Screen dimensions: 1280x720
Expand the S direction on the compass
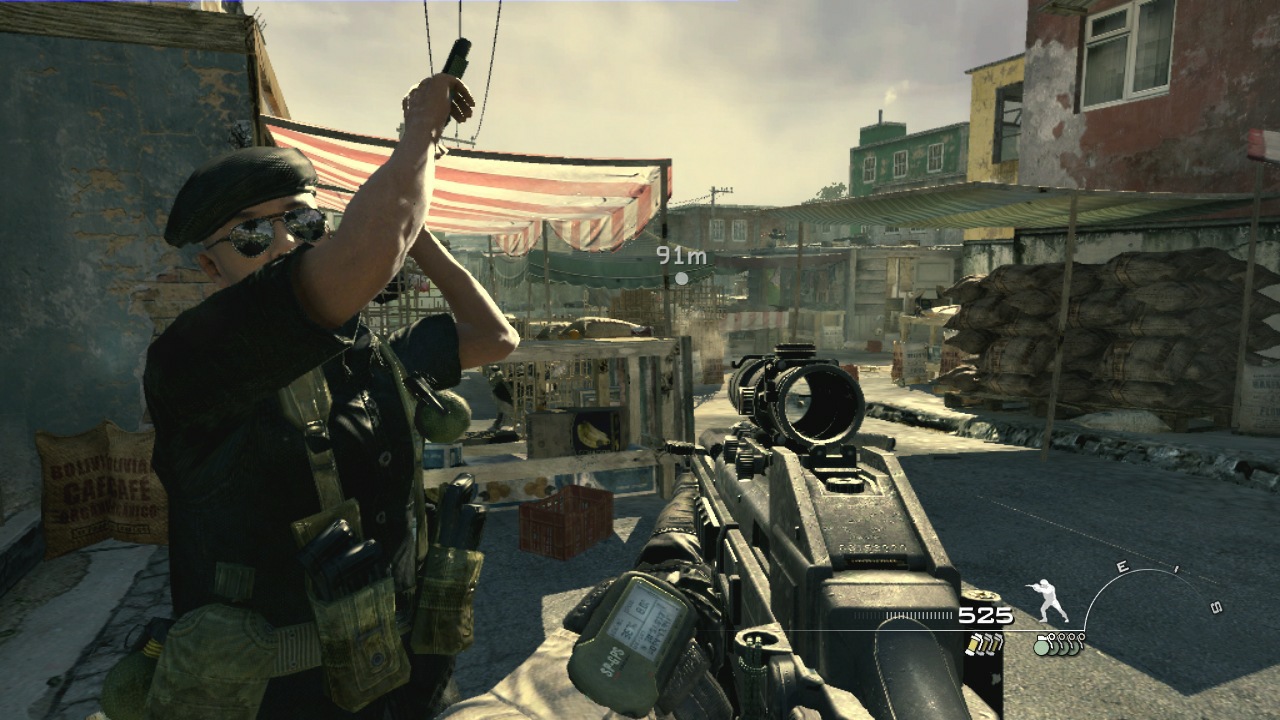pyautogui.click(x=1218, y=606)
